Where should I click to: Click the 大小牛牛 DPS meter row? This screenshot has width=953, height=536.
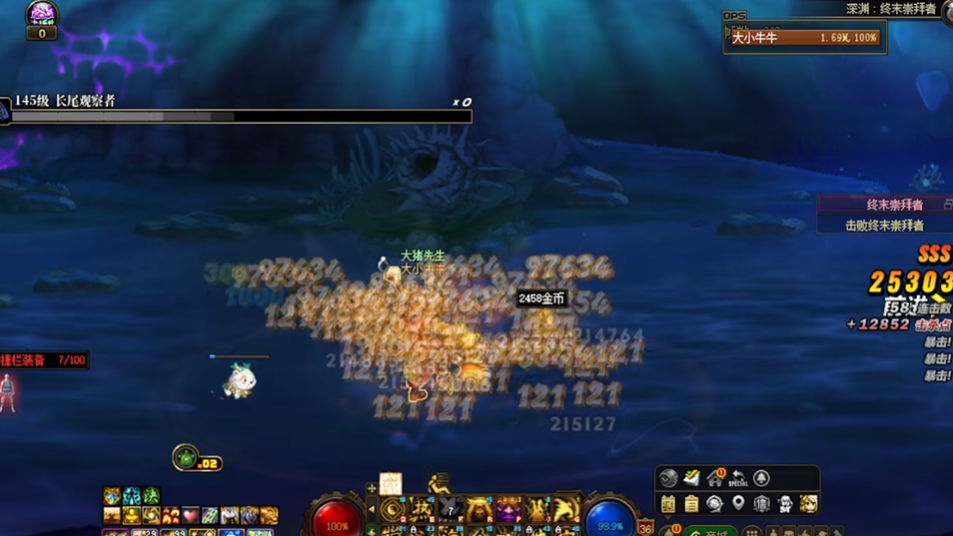(805, 38)
